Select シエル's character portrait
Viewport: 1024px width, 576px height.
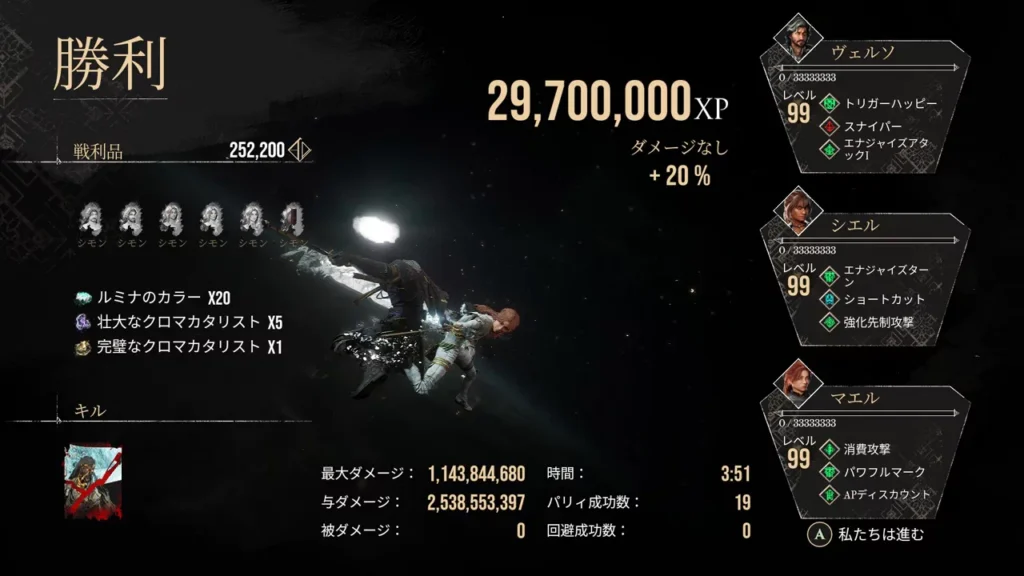[798, 211]
